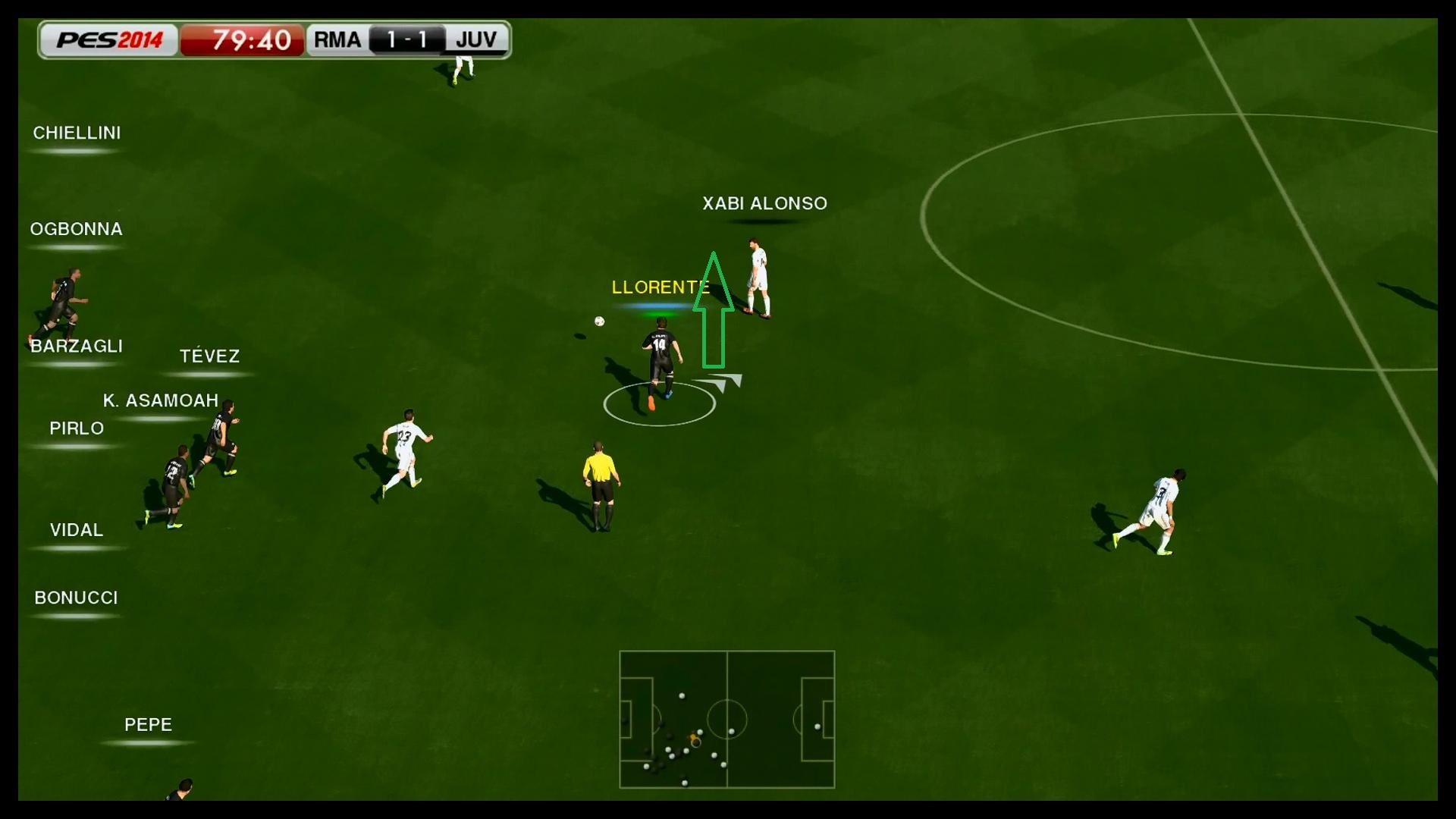Choose the Vidal name label
Screen dimensions: 1456x819
[77, 530]
